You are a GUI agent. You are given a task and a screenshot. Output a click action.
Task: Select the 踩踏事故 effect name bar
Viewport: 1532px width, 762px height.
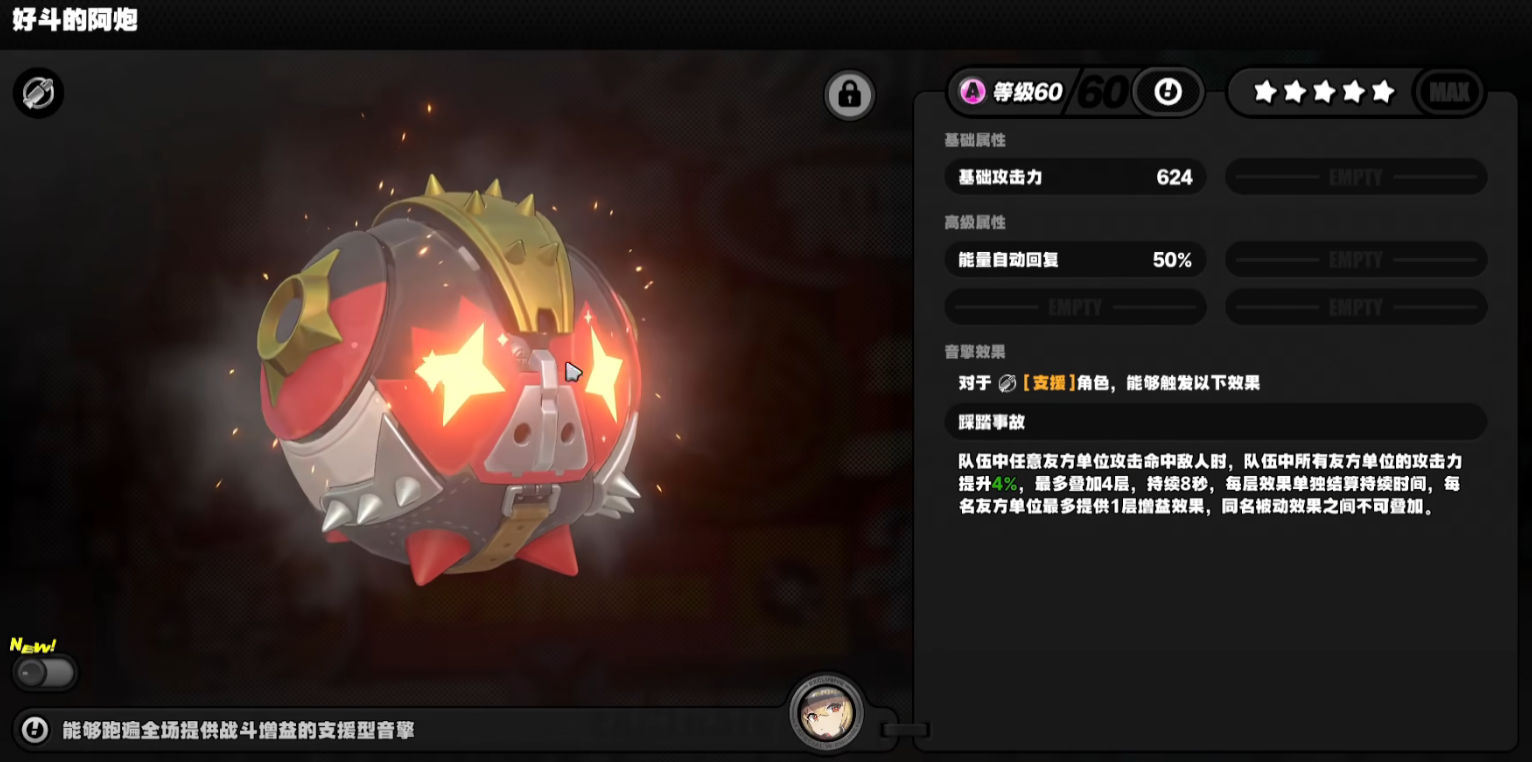pyautogui.click(x=1214, y=422)
